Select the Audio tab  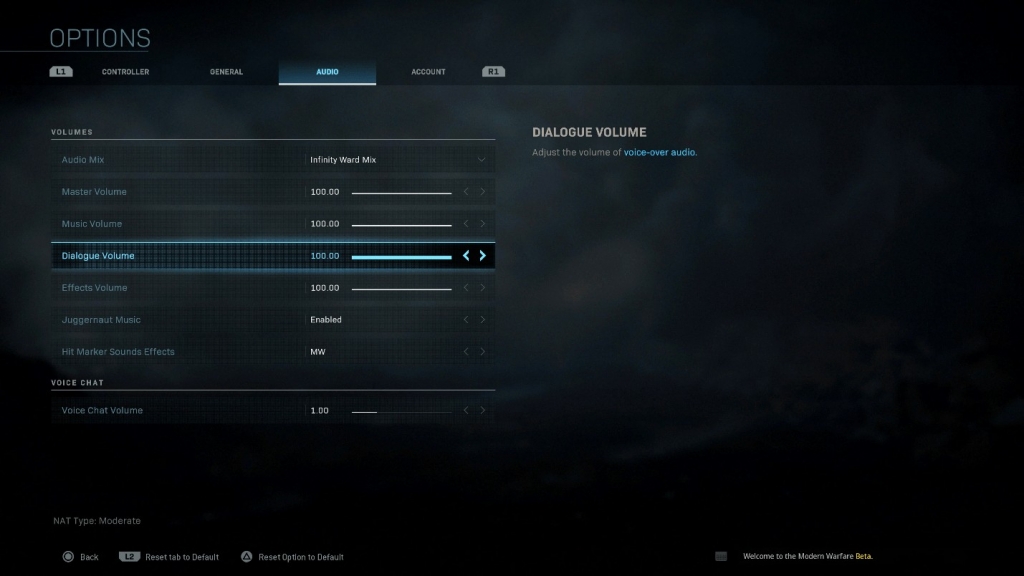[x=327, y=72]
